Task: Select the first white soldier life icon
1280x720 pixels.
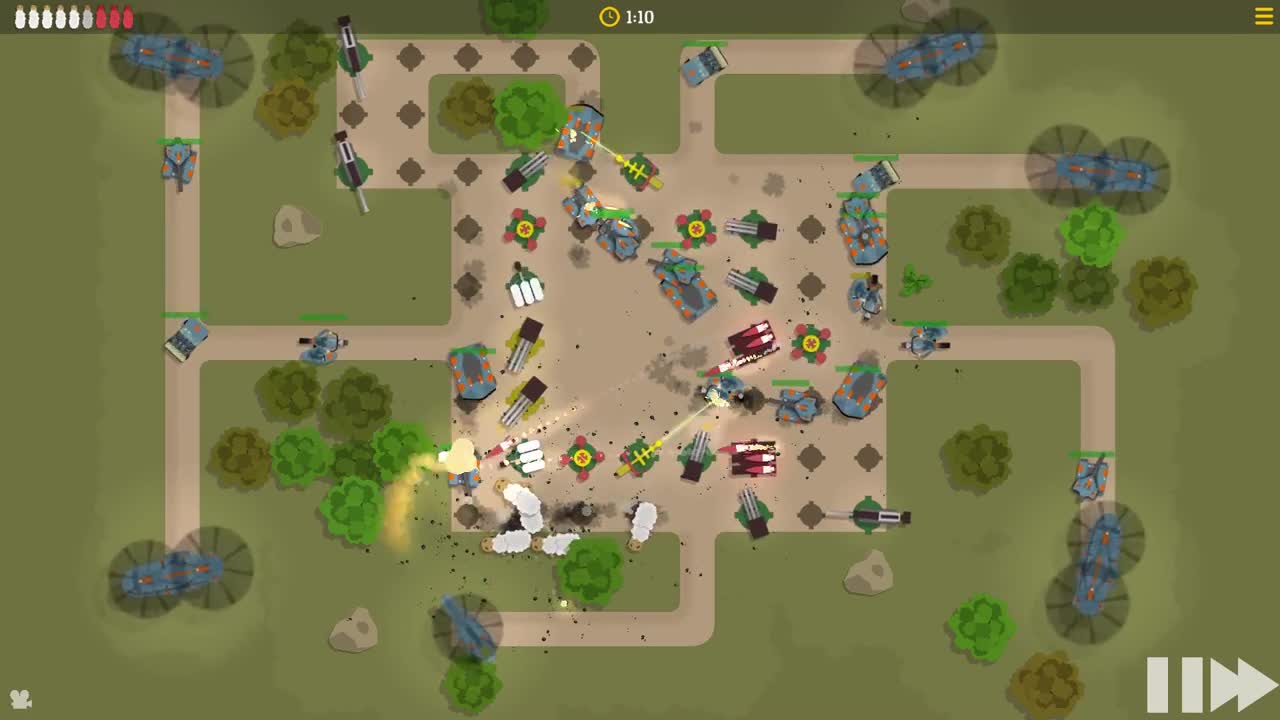Action: tap(16, 15)
